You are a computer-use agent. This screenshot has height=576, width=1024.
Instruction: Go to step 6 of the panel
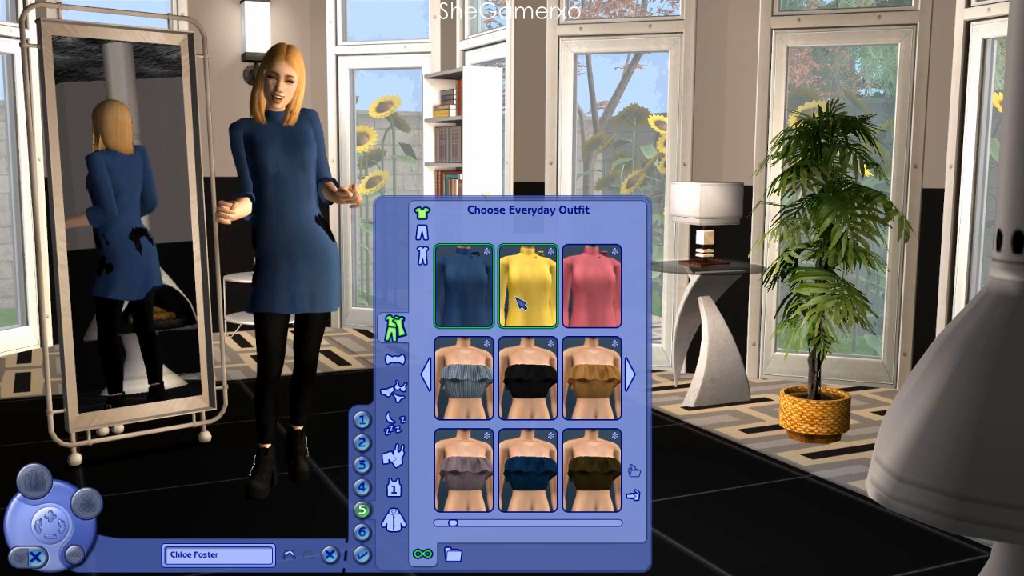(362, 532)
